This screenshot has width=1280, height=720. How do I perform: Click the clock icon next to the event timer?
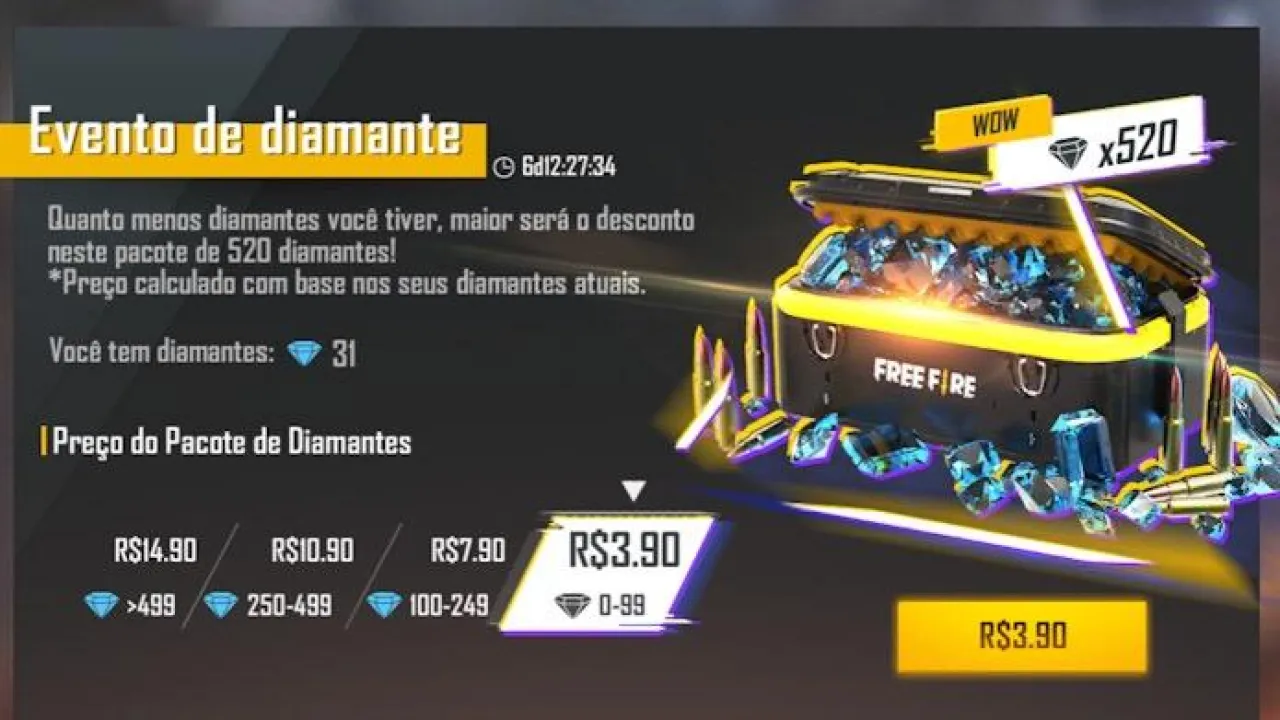point(503,168)
